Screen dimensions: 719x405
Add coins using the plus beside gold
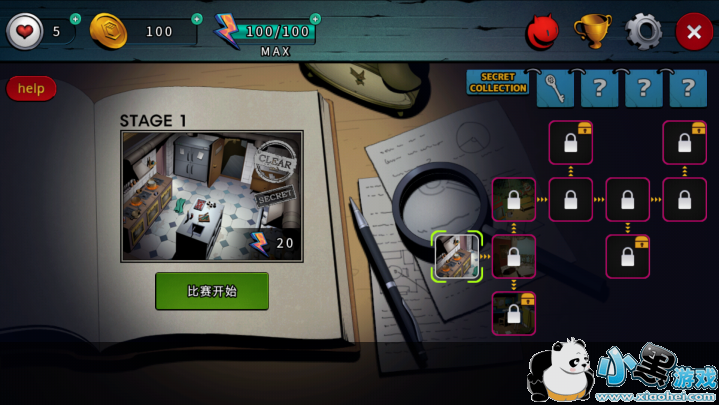[196, 18]
